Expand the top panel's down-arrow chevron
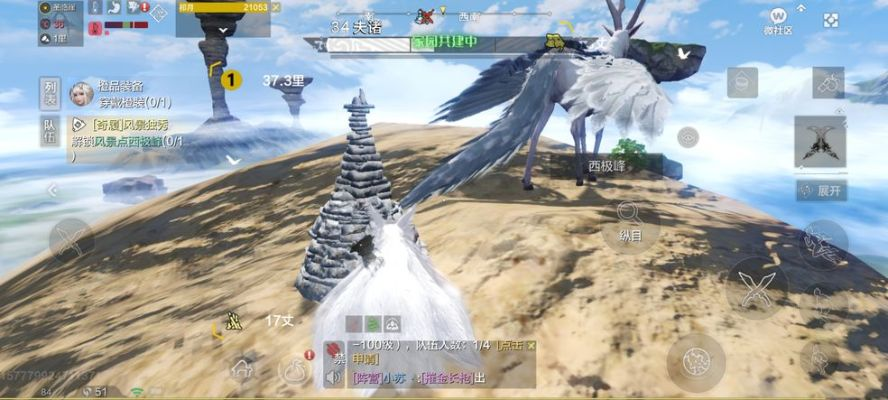 223,30
